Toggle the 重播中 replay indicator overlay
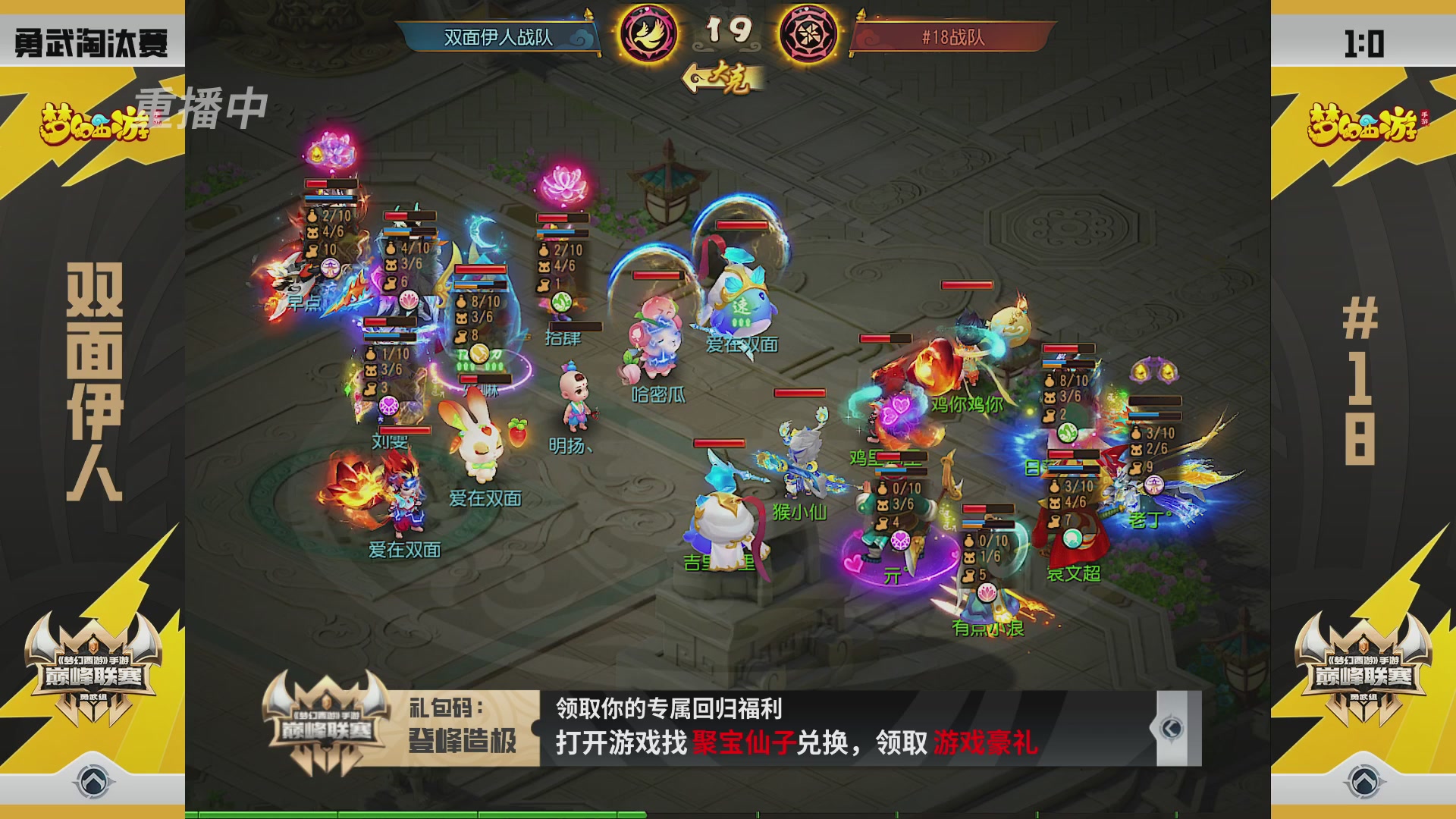 201,110
